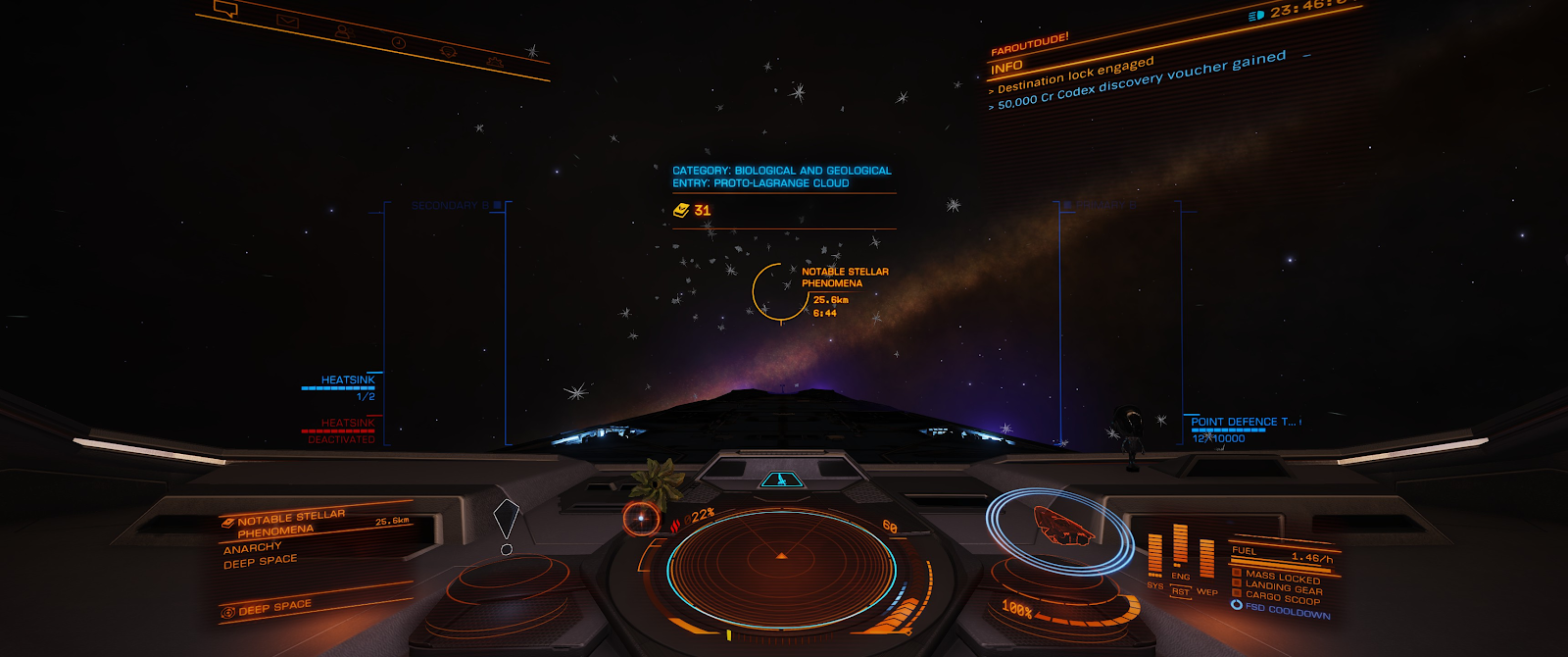Click the SYS power distributor column
Viewport: 1568px width, 657px height.
[1155, 556]
